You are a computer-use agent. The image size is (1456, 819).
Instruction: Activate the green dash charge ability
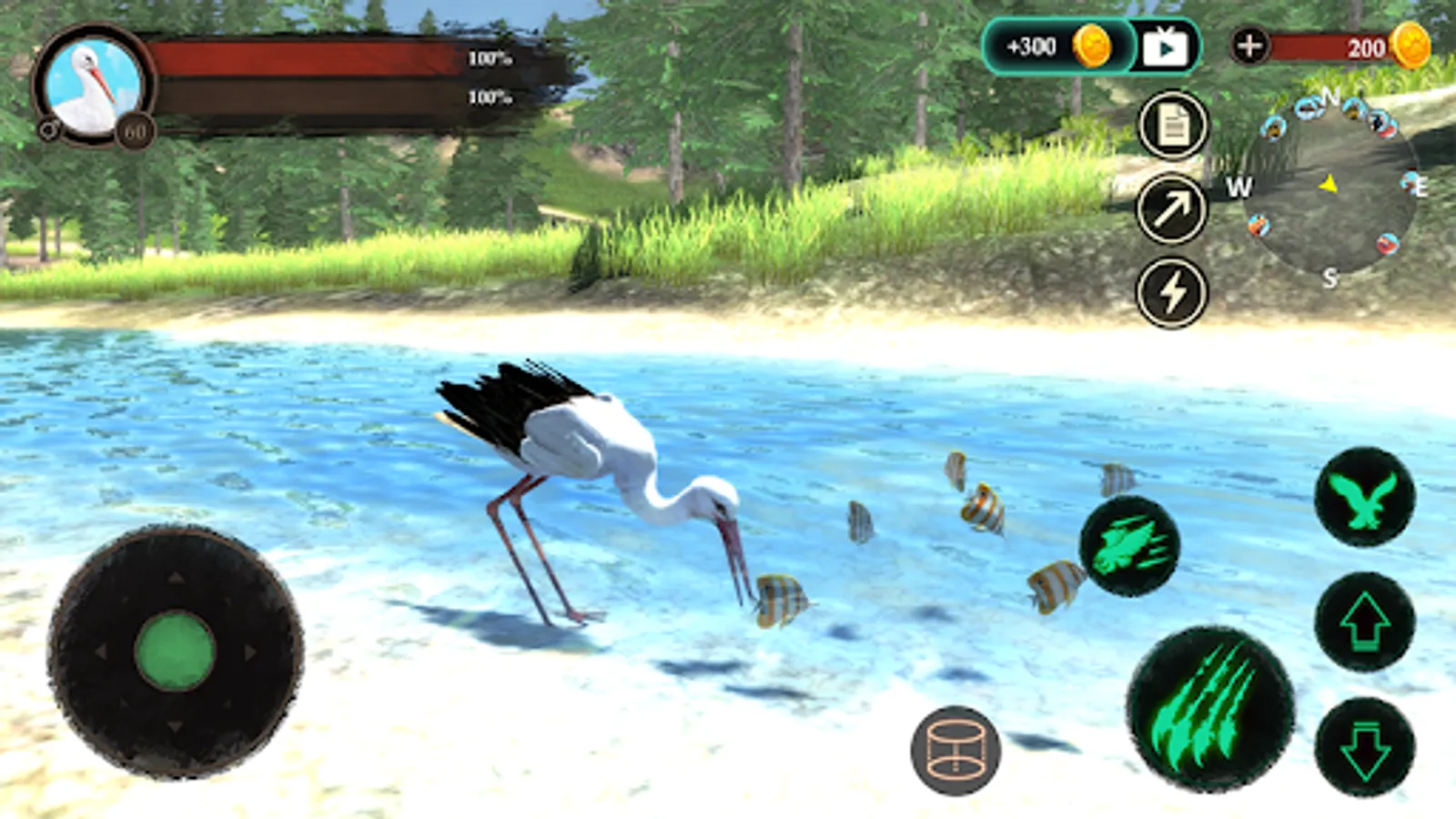coord(1129,546)
